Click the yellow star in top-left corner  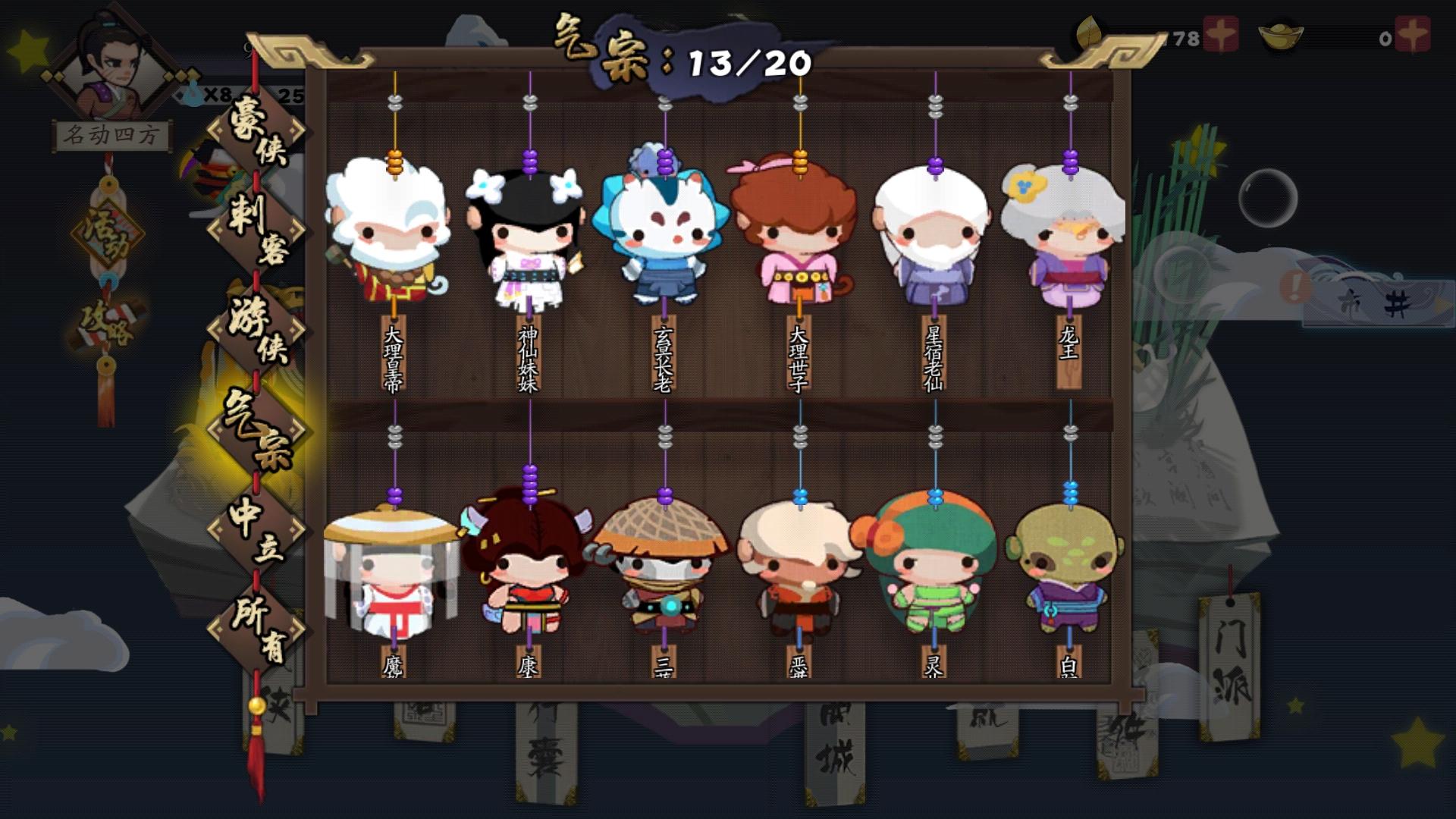[x=27, y=49]
